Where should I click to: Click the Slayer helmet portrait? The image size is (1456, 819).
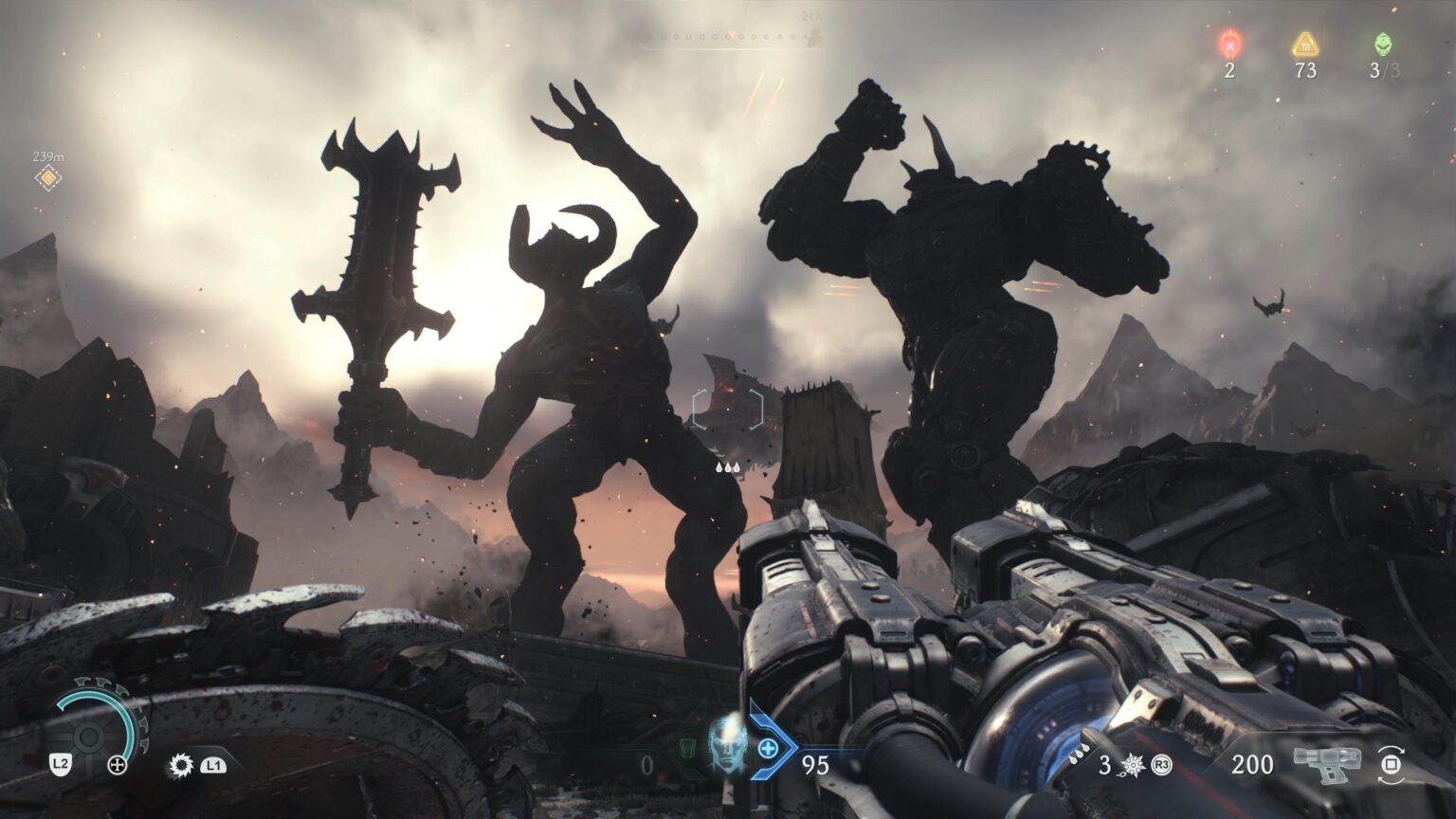pos(728,742)
